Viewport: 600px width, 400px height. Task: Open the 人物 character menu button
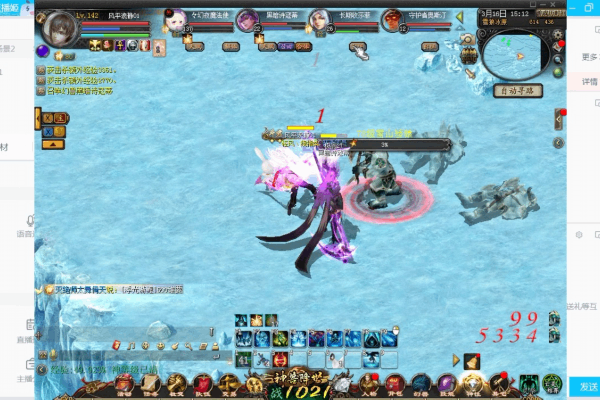coord(370,384)
